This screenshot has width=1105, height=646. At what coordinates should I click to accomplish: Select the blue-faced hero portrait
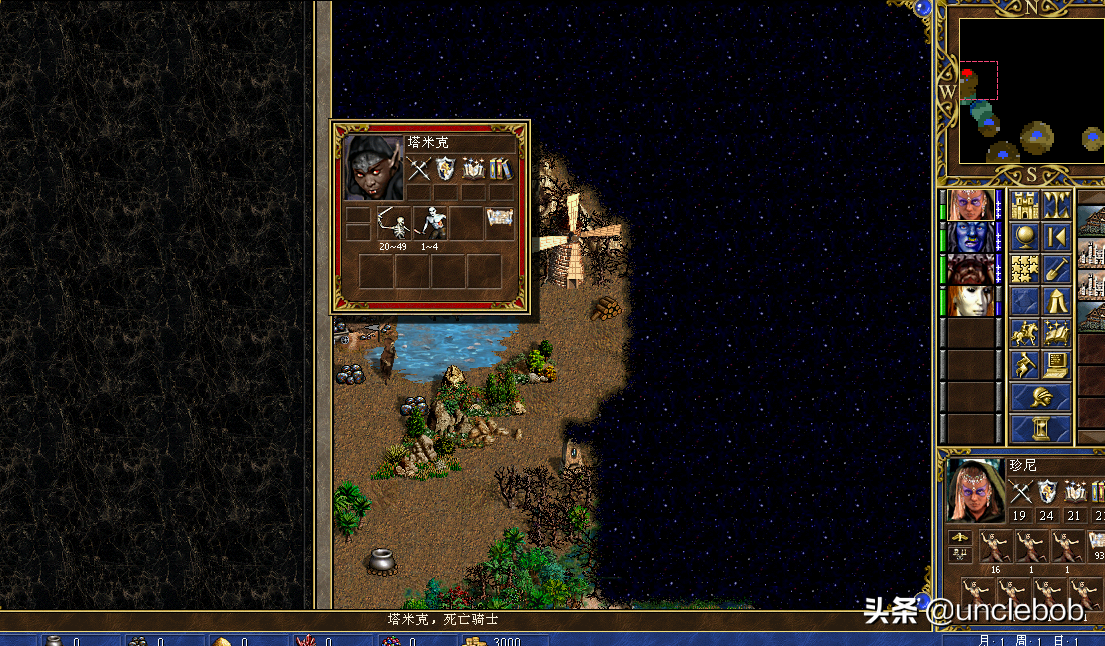coord(971,238)
